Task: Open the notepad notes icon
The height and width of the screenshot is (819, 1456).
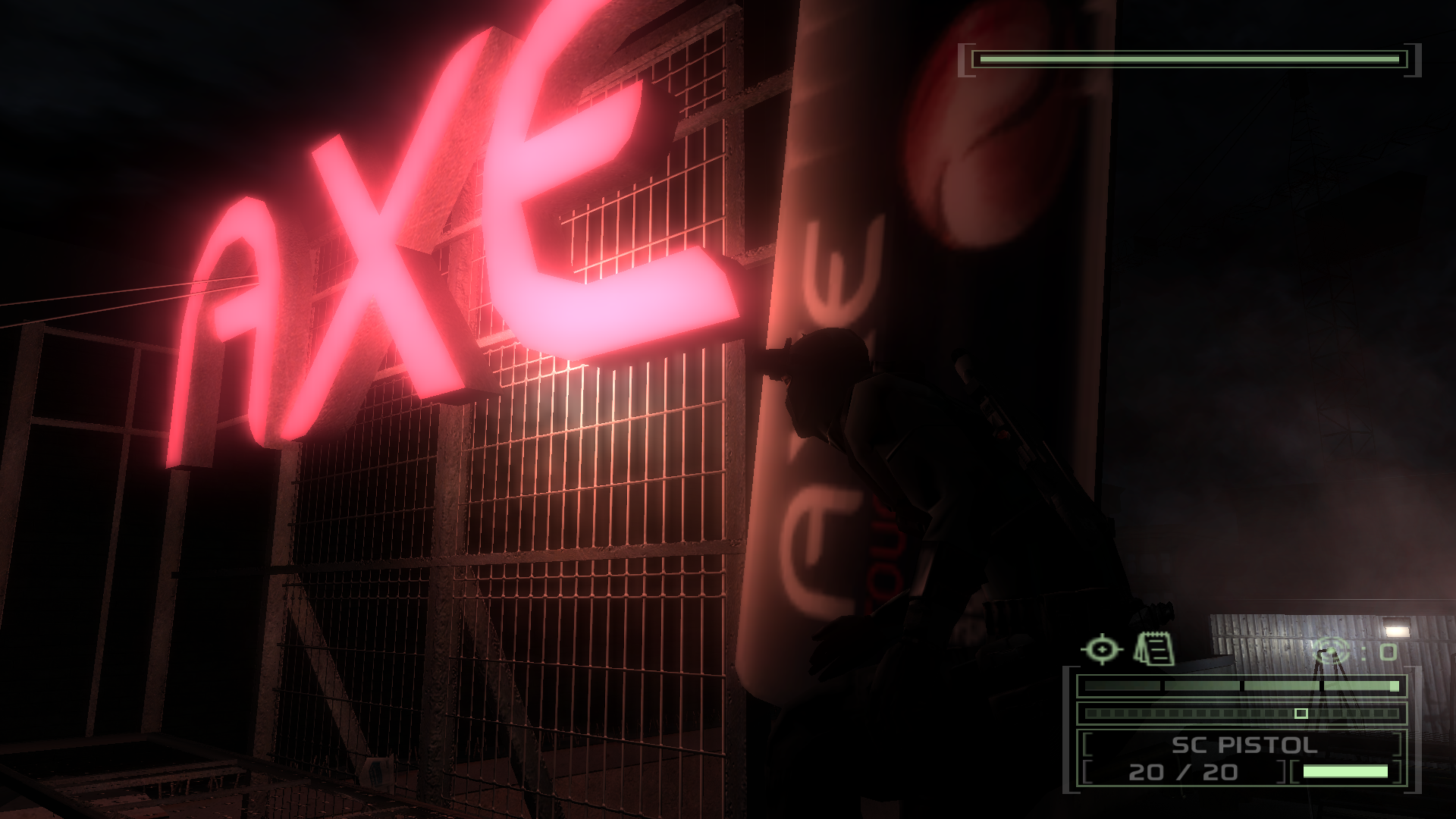Action: (1153, 649)
